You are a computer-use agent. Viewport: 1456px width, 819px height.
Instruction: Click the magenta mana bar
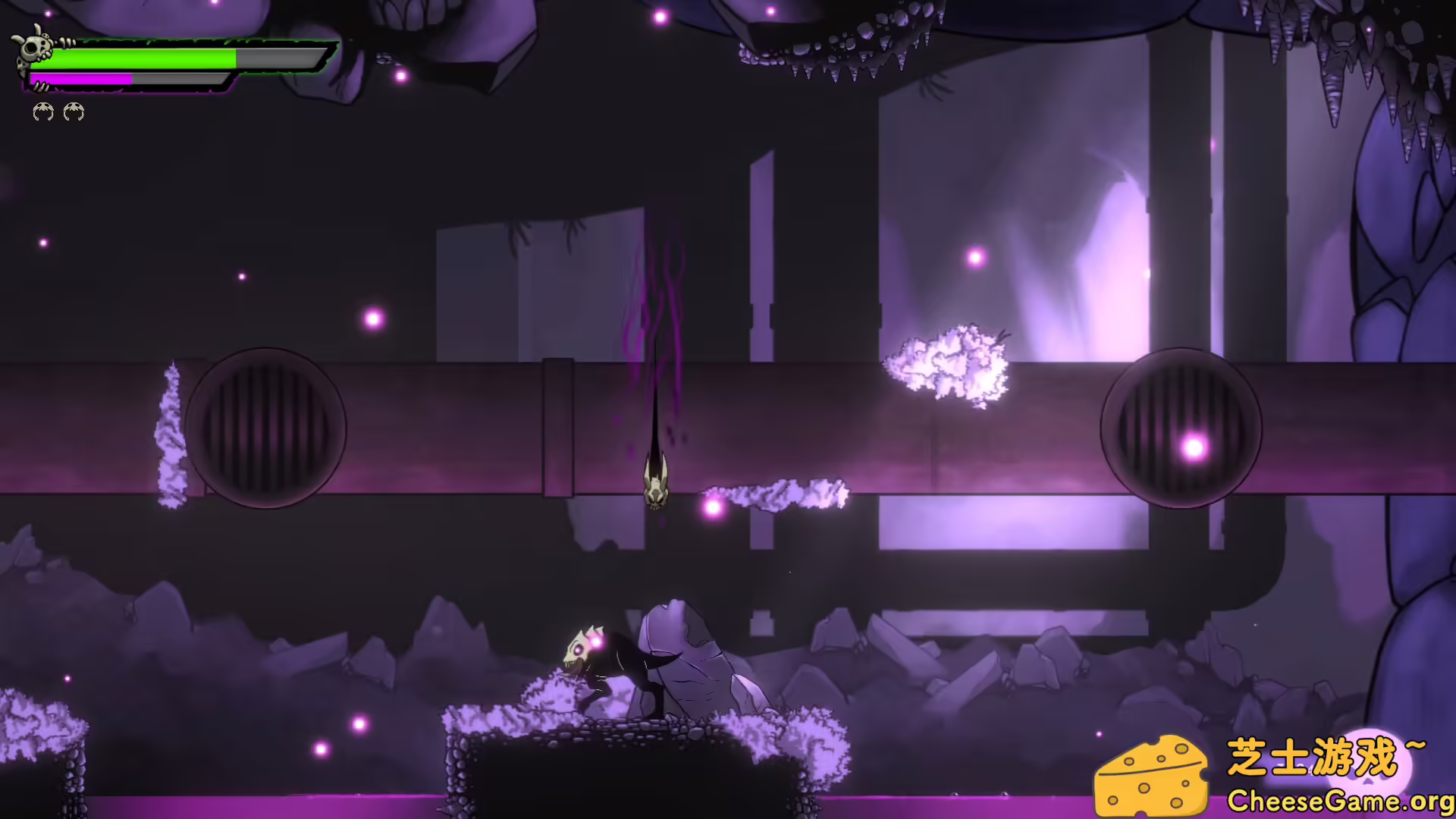click(x=83, y=78)
